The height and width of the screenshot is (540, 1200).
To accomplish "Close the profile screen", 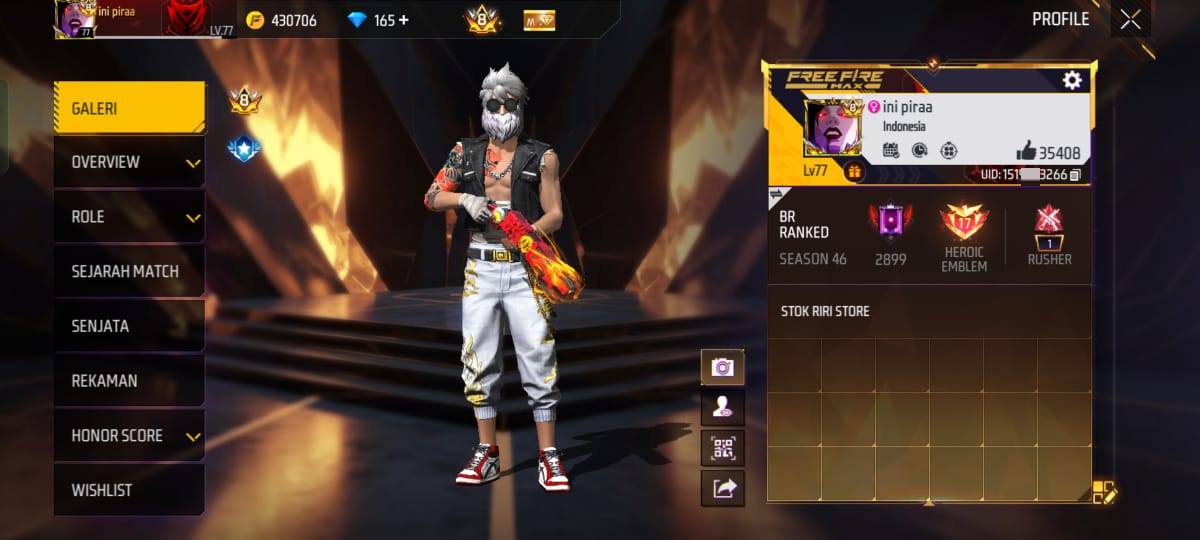I will 1130,20.
